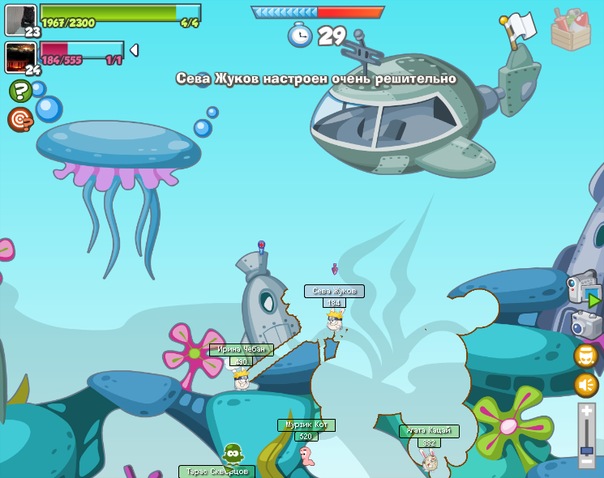
Task: Collapse team panel with the white arrow
Action: pyautogui.click(x=134, y=50)
